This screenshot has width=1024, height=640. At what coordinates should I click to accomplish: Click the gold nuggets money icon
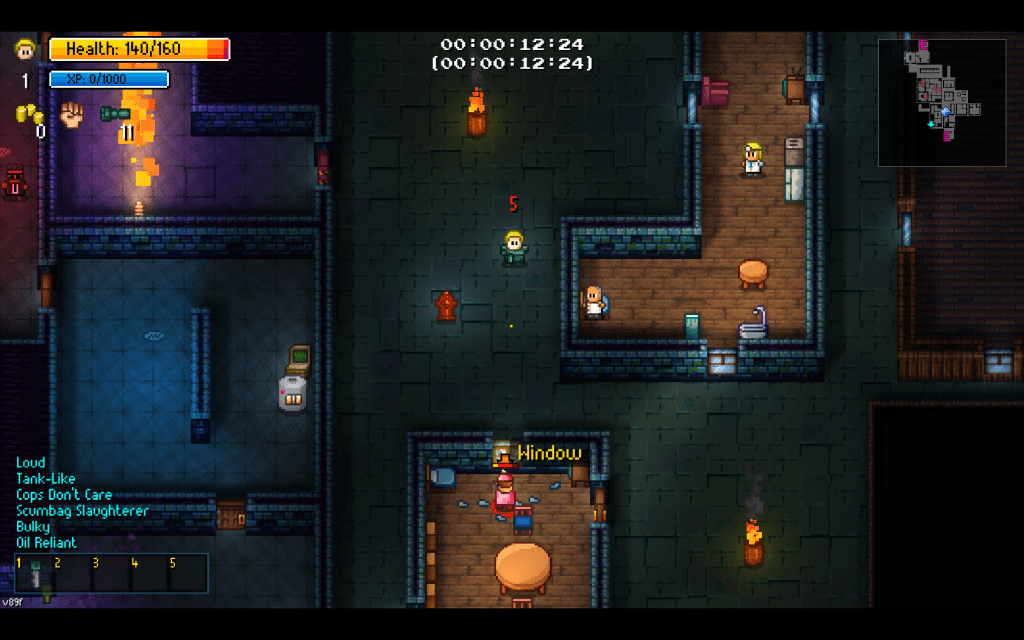(27, 112)
